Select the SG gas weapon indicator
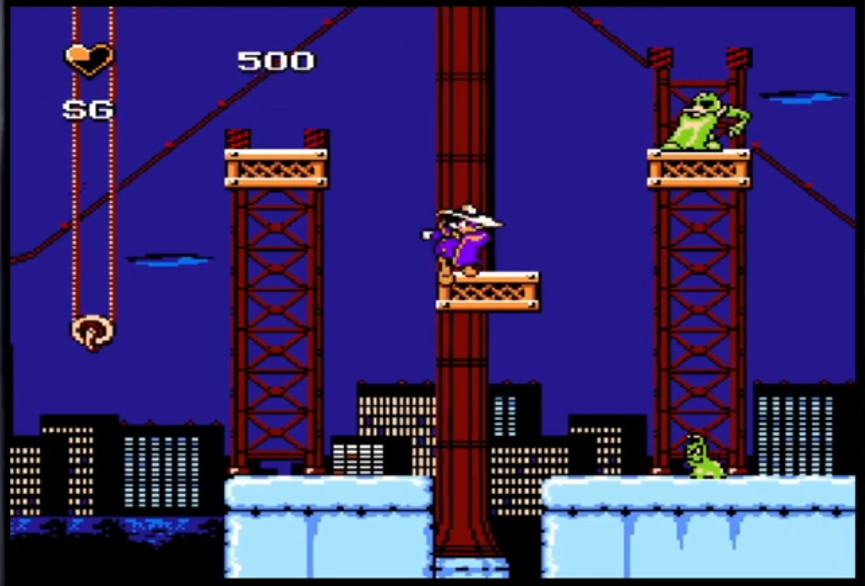The width and height of the screenshot is (865, 586). tap(88, 110)
